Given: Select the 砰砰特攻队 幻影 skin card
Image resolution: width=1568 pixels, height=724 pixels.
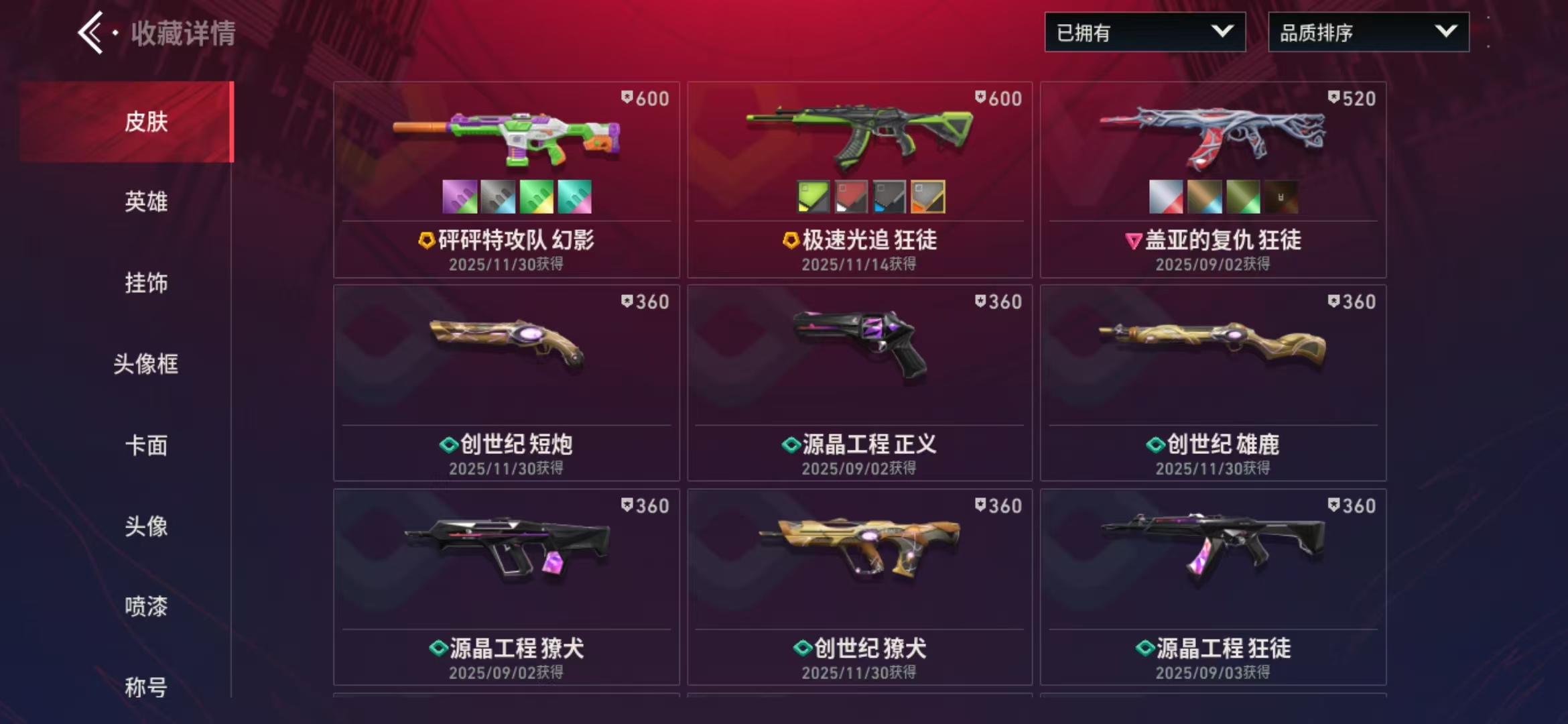Looking at the screenshot, I should pos(507,180).
